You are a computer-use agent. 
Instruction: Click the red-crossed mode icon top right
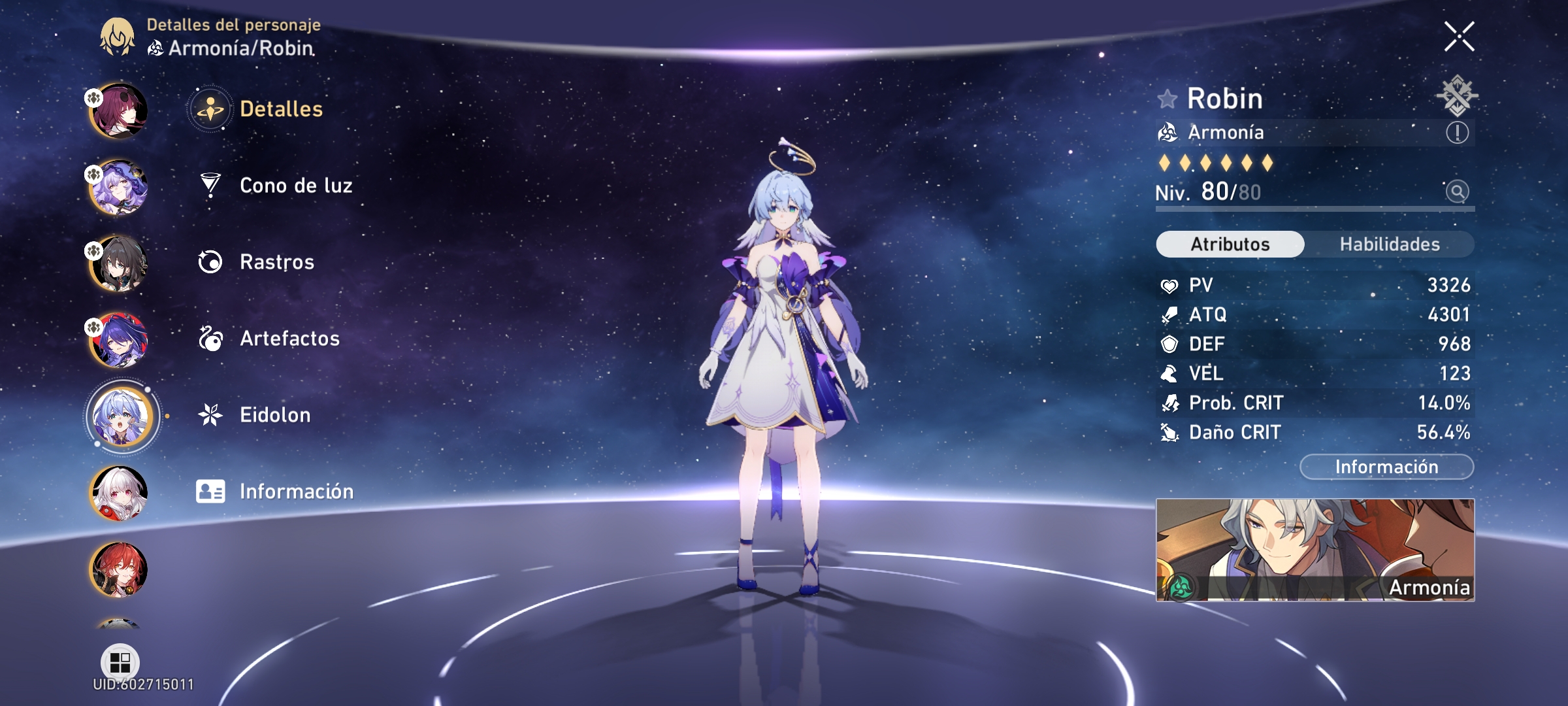tap(1458, 97)
